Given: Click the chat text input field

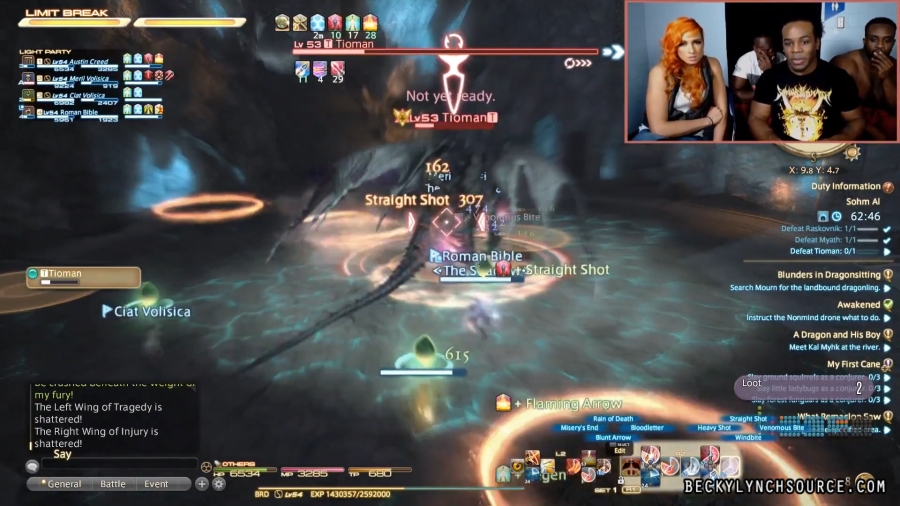Looking at the screenshot, I should [118, 465].
